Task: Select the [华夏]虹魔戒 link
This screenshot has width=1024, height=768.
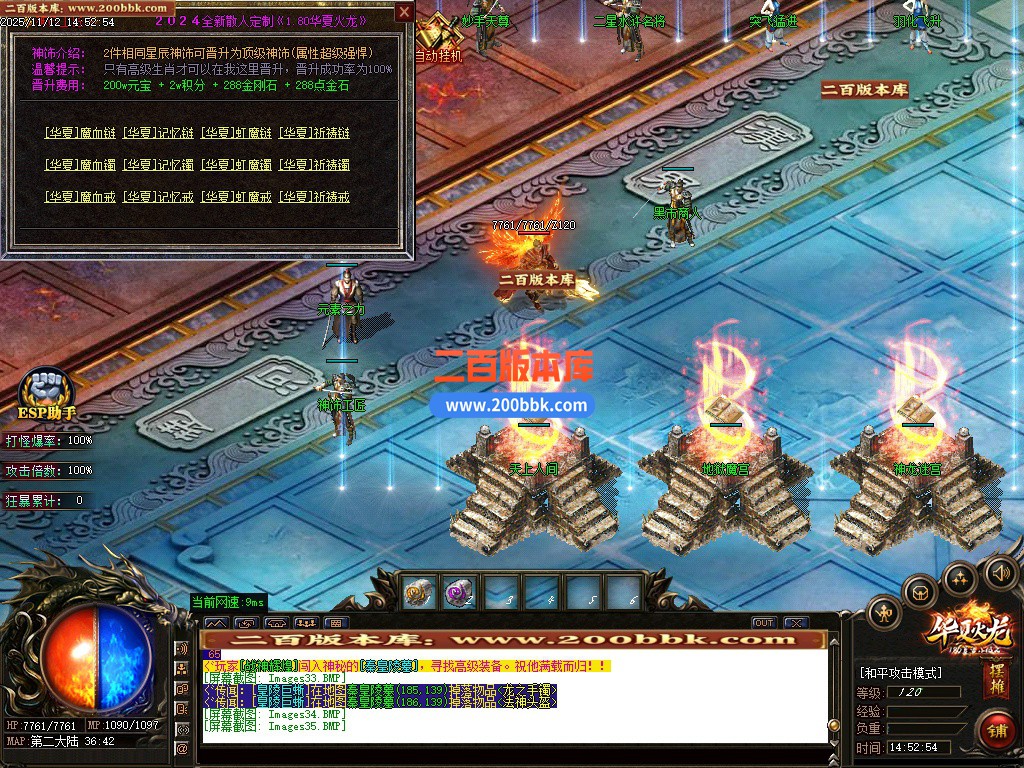Action: 236,197
